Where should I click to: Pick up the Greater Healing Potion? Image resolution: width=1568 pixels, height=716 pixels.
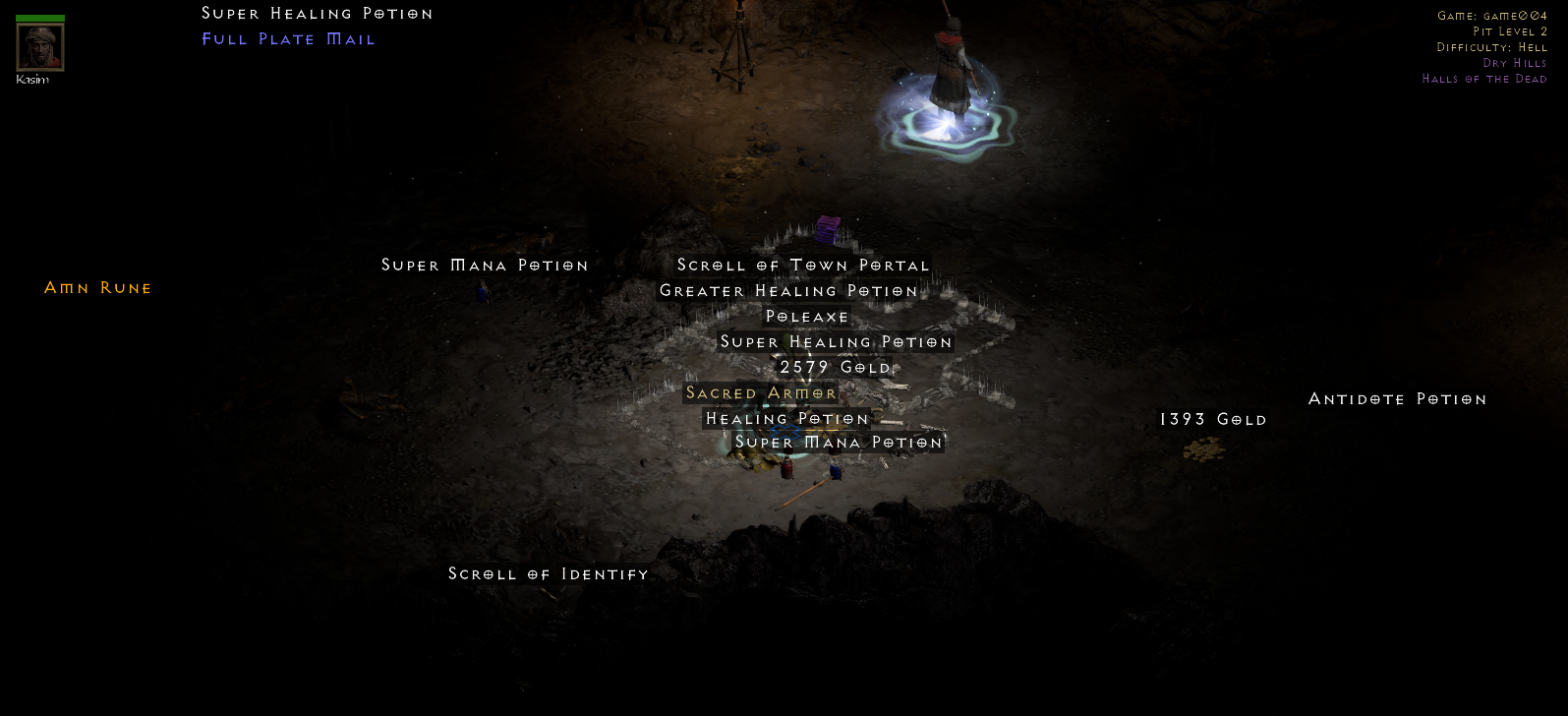pos(789,290)
